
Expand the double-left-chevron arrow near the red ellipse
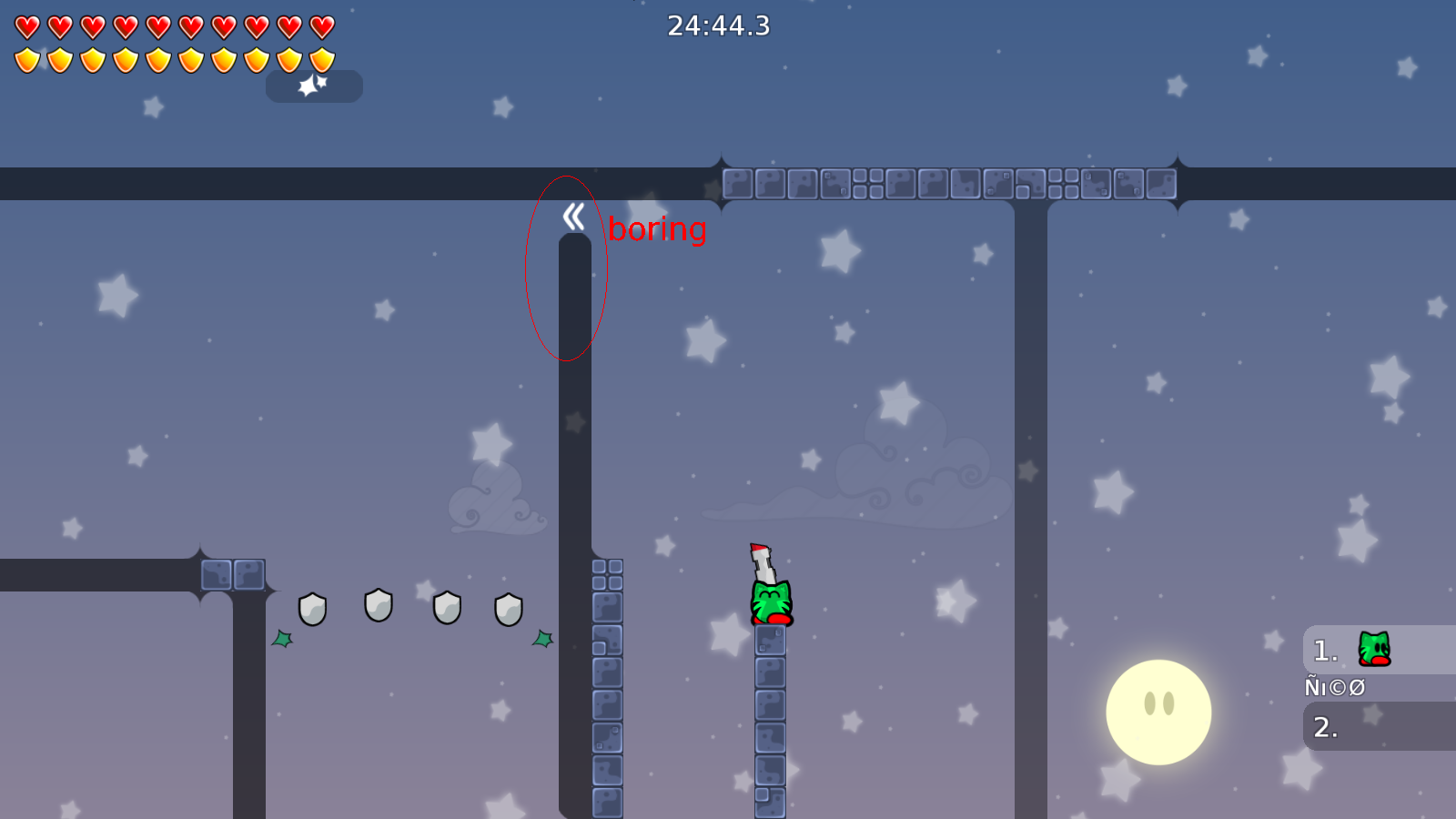tap(571, 216)
